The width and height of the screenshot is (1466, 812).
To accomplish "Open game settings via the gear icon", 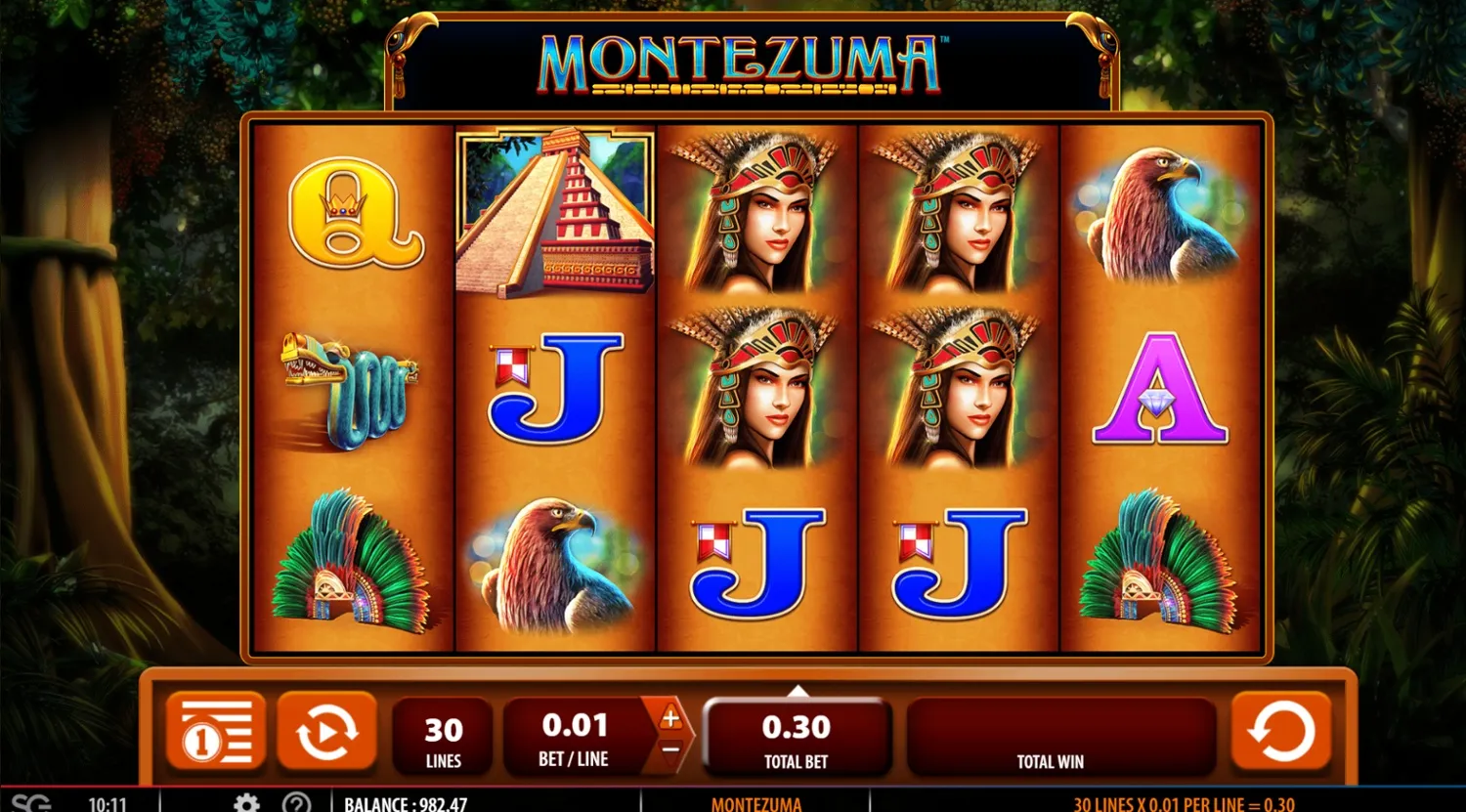I will click(247, 803).
